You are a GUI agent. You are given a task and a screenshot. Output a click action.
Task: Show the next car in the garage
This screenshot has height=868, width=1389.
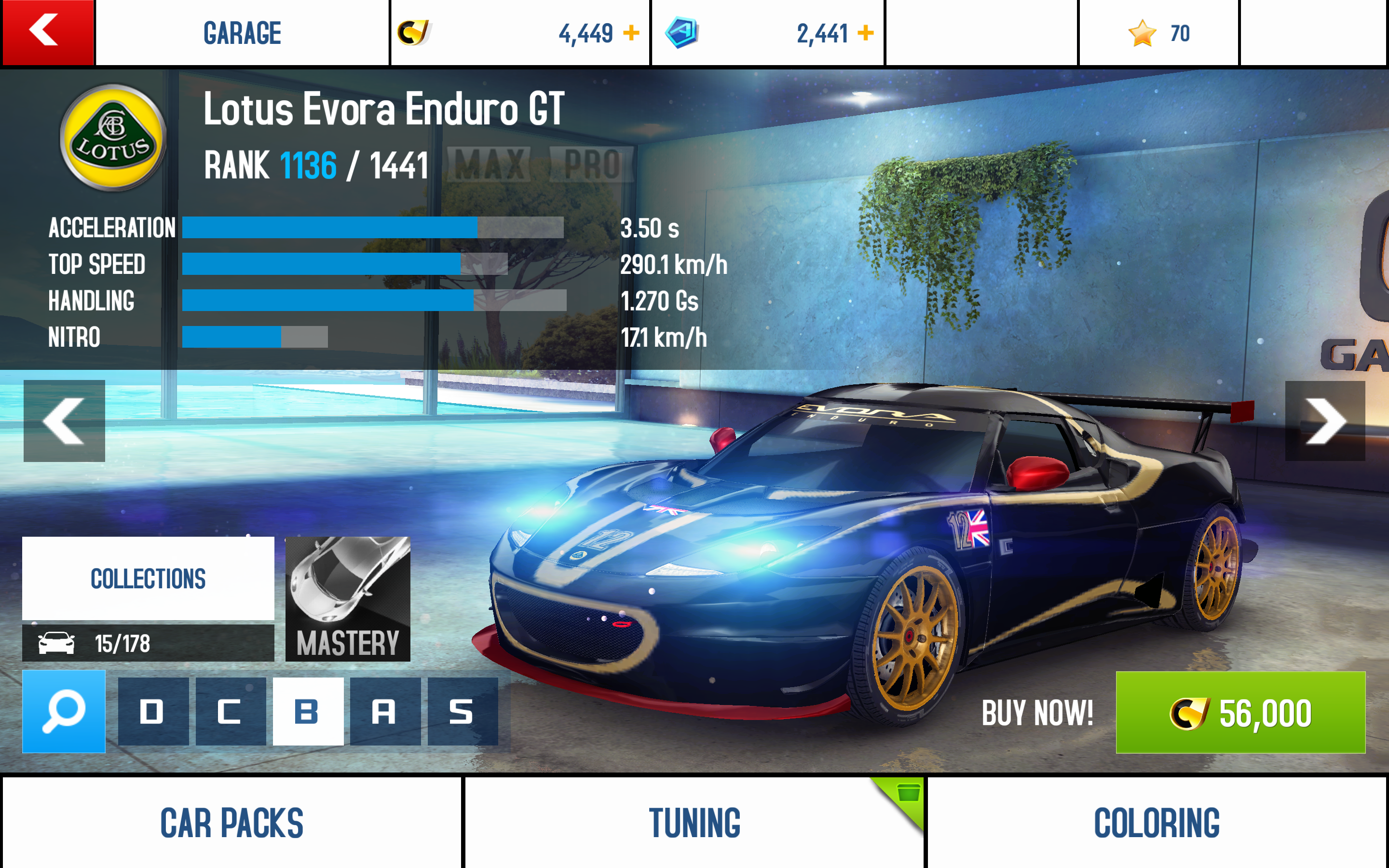[1325, 421]
